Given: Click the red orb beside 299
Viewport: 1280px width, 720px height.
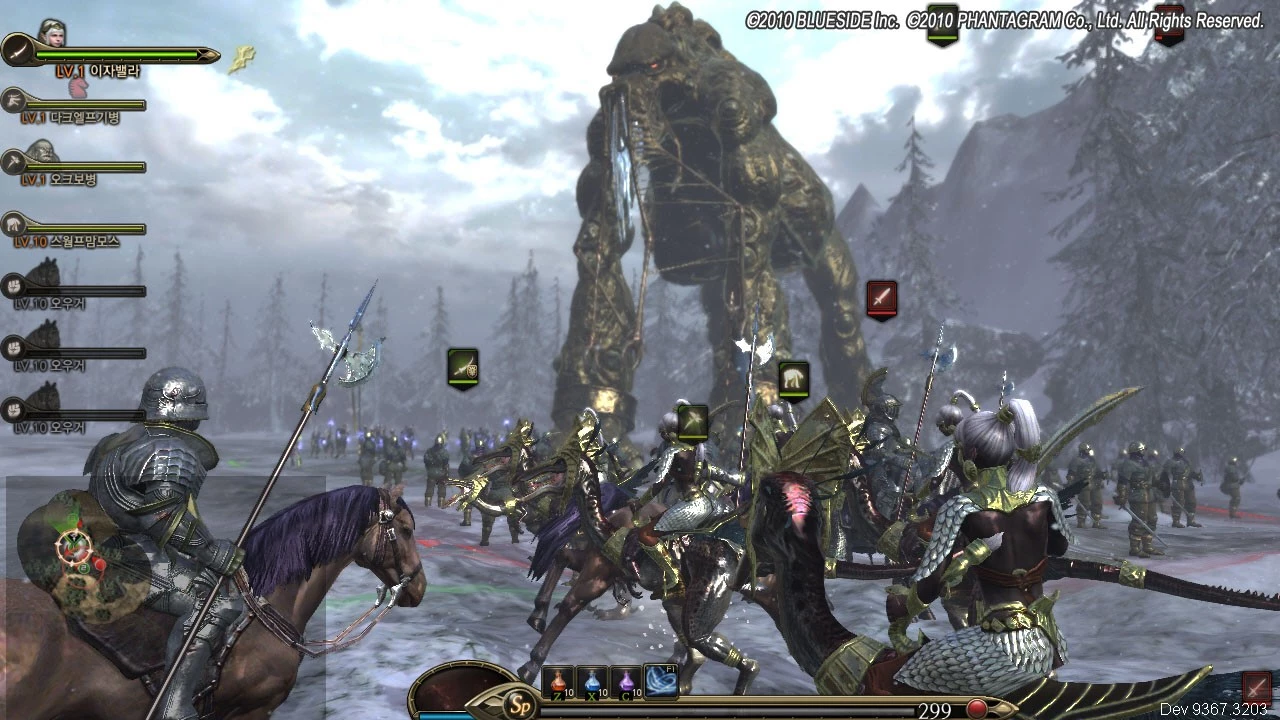Looking at the screenshot, I should point(976,709).
